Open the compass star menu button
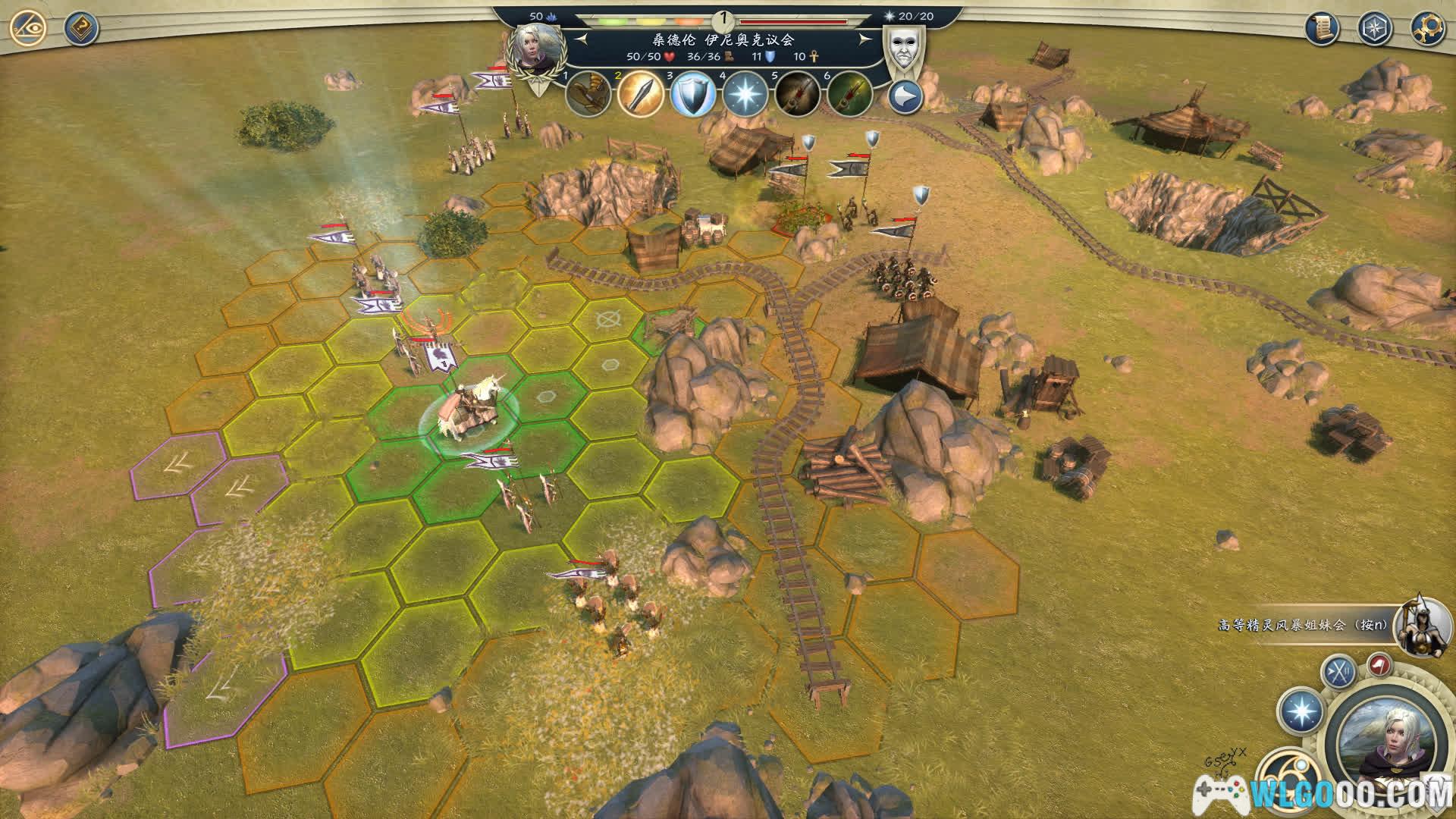 click(1374, 29)
